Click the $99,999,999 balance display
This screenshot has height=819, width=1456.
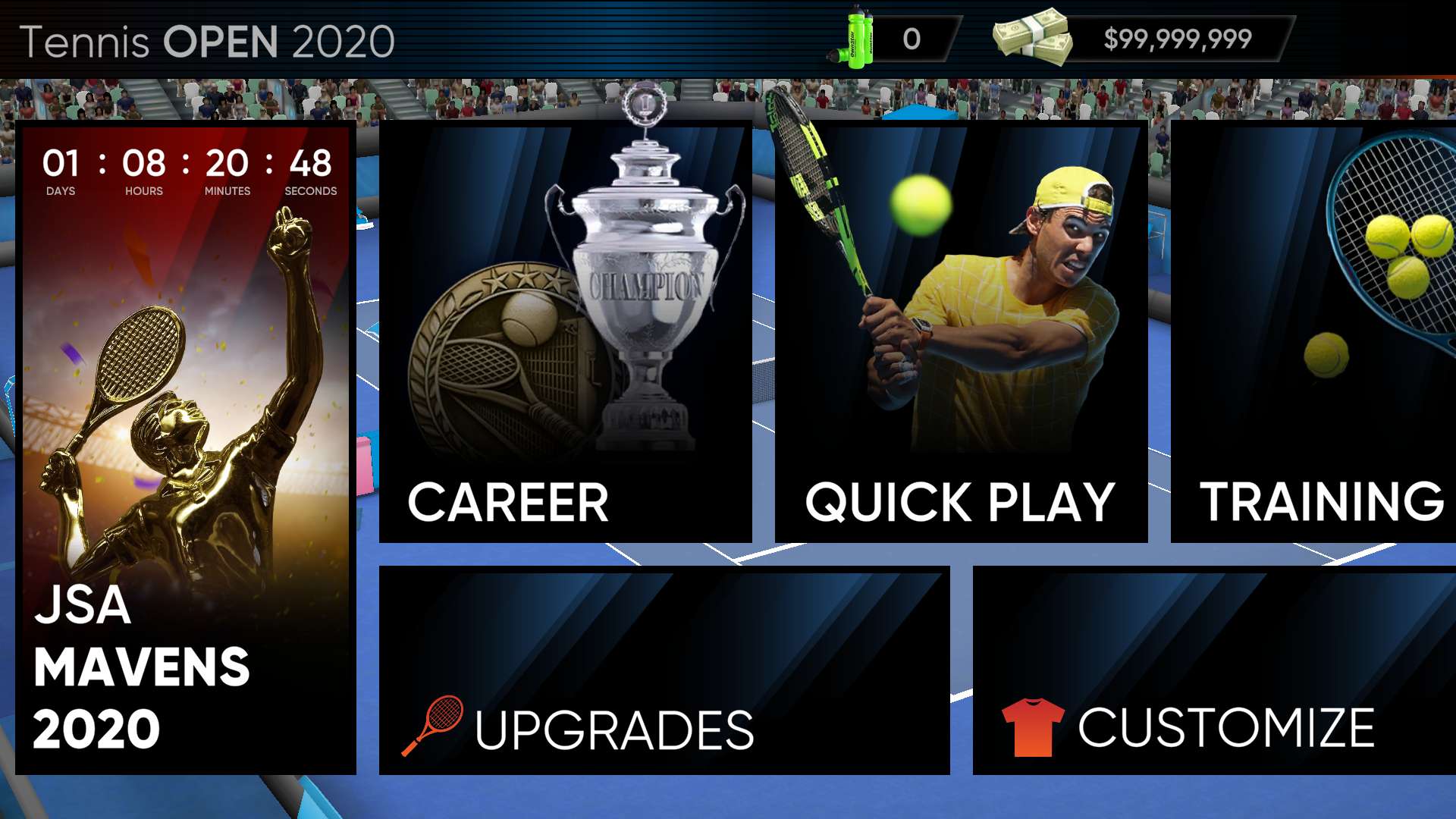point(1179,38)
